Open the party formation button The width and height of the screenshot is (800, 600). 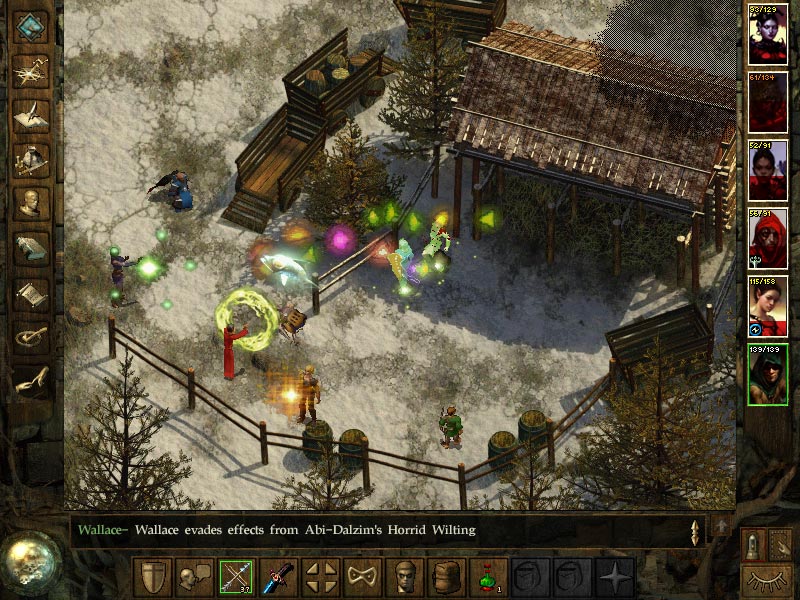click(321, 577)
